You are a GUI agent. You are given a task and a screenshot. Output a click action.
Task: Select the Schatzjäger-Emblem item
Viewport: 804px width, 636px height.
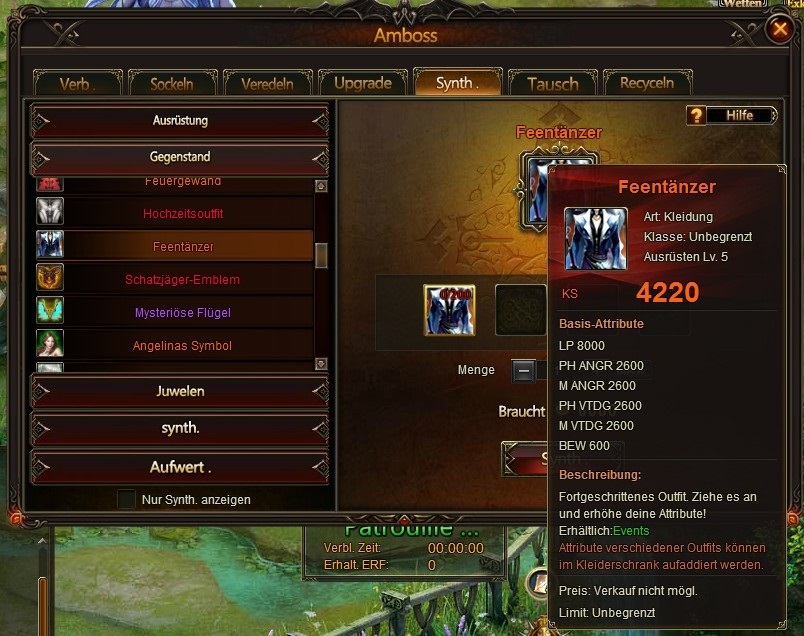pyautogui.click(x=183, y=279)
